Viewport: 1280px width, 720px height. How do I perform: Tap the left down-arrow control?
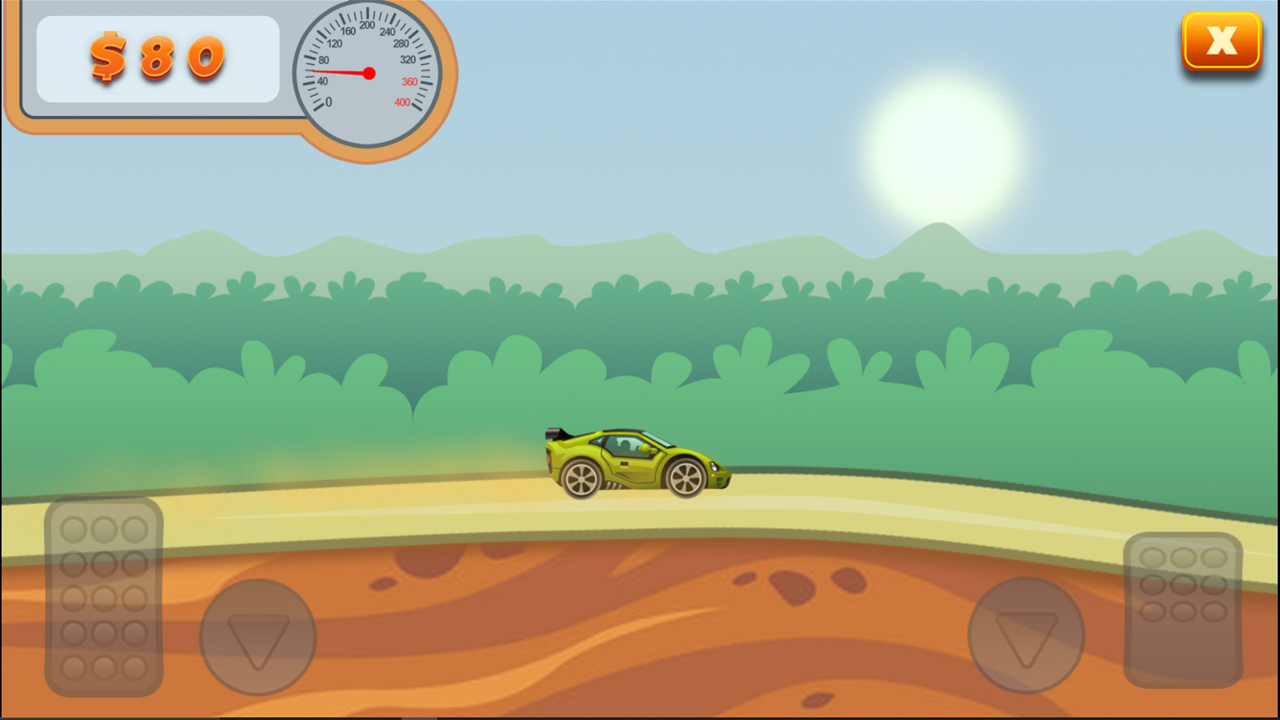click(258, 635)
